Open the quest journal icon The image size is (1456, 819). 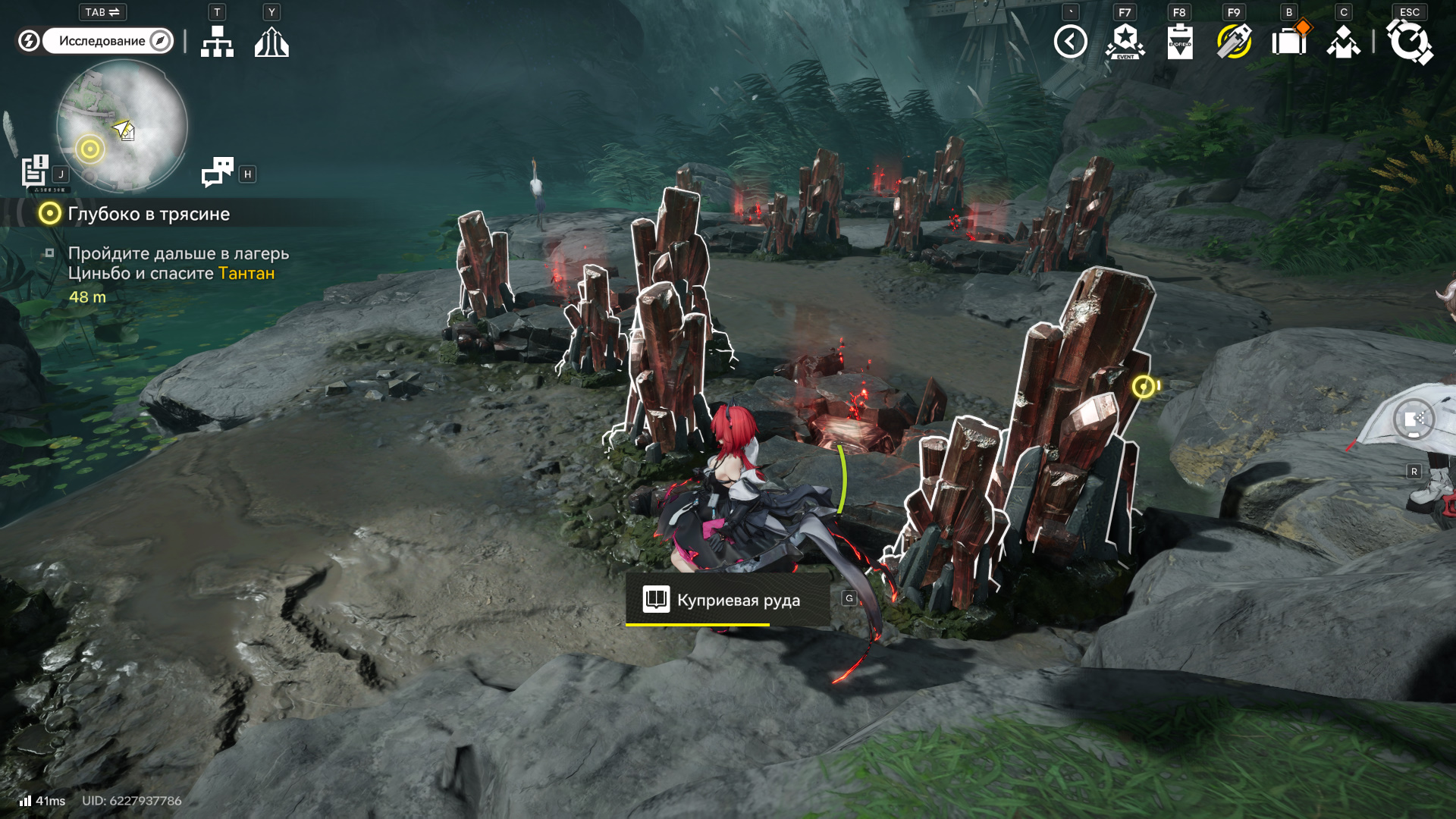pos(35,171)
